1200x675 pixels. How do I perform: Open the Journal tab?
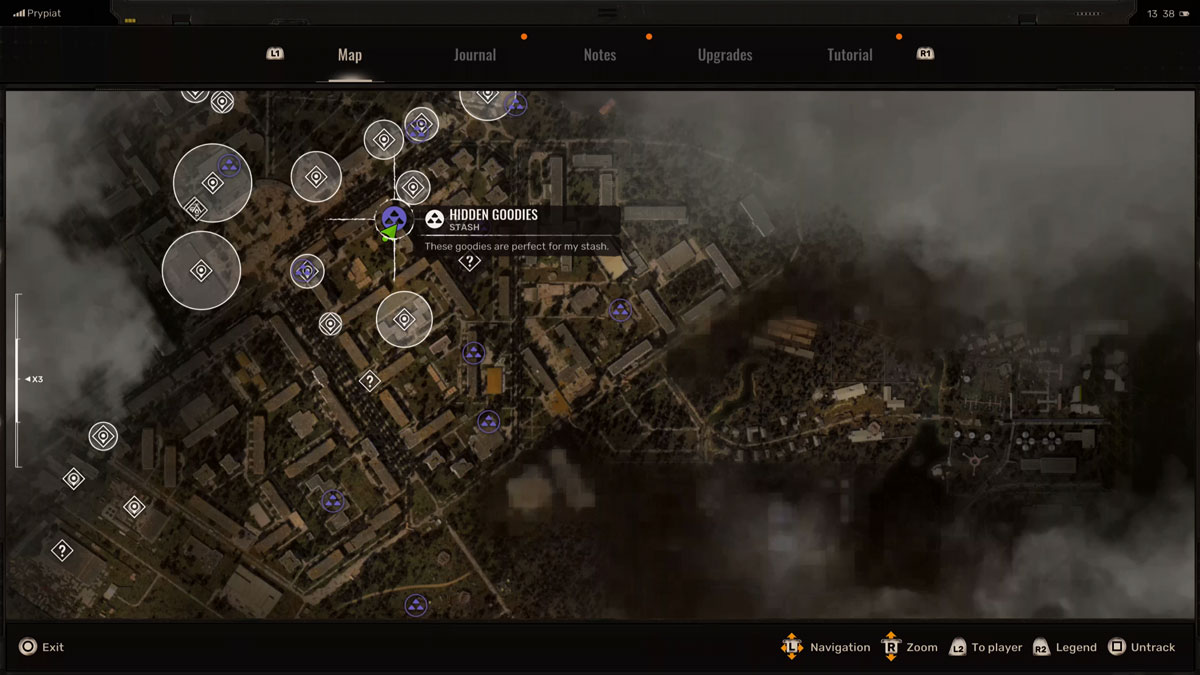475,55
